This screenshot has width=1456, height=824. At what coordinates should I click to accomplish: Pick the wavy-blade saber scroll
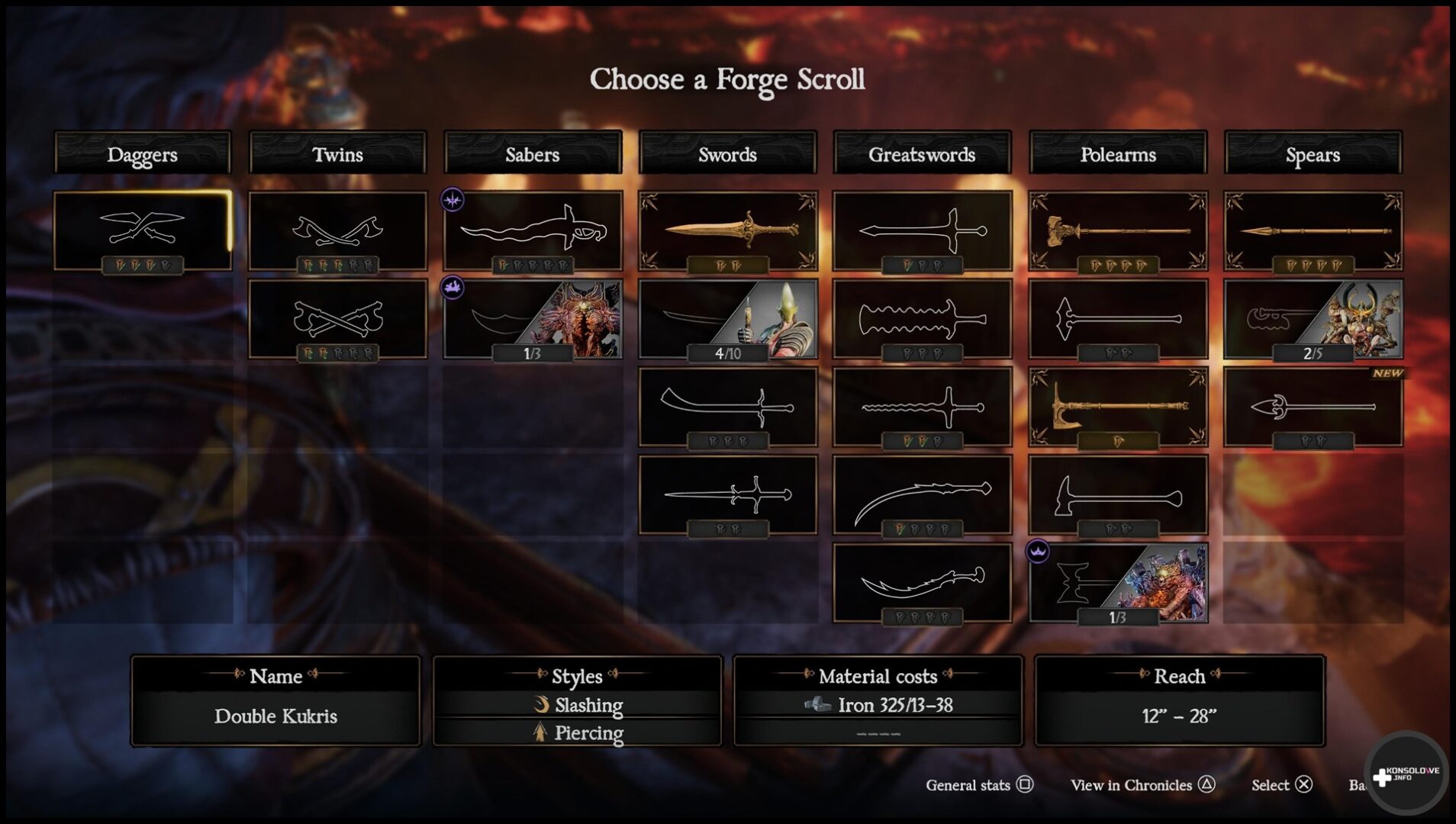pos(532,230)
